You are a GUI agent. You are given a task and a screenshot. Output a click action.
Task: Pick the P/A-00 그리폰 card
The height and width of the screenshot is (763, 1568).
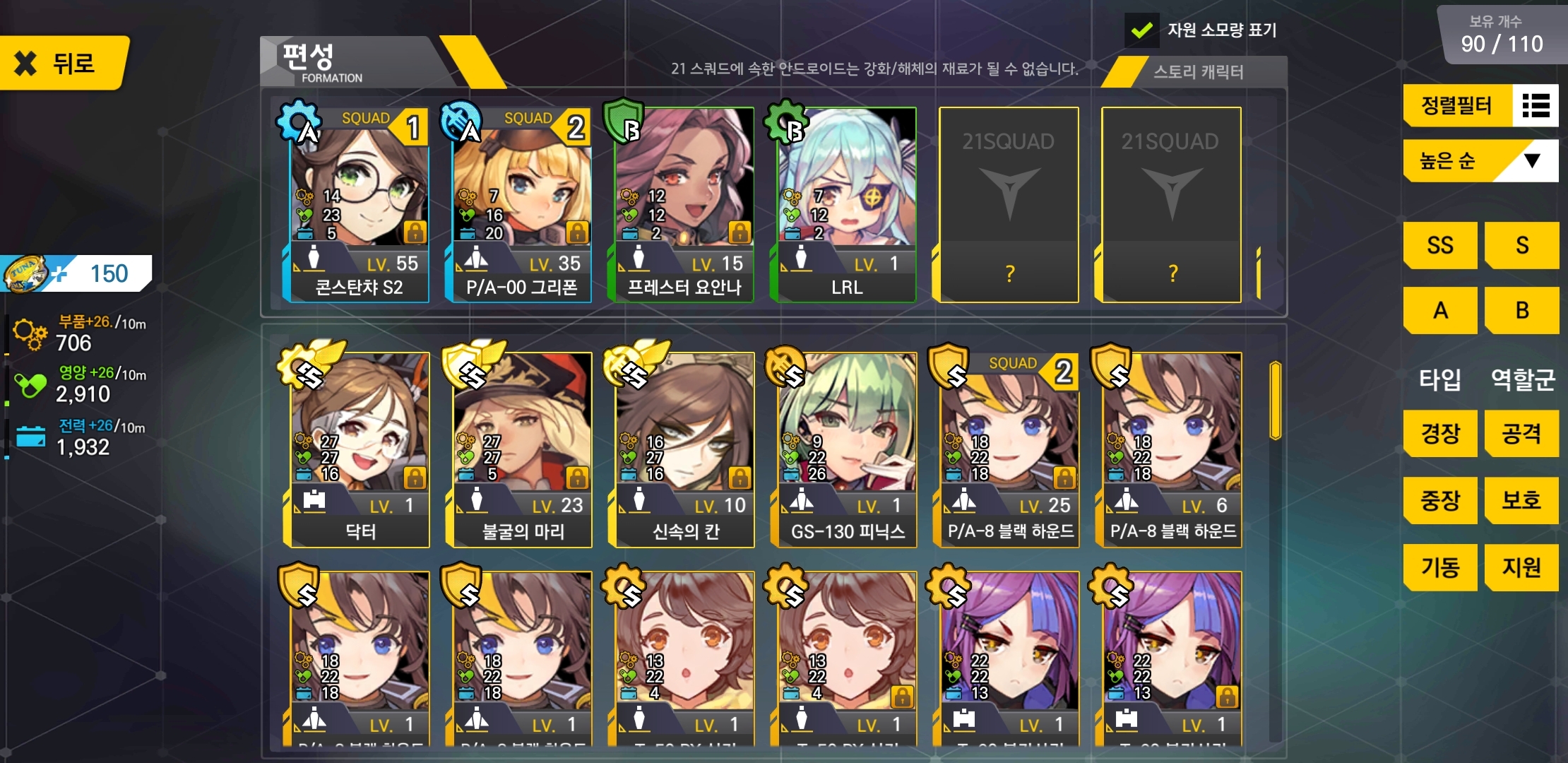tap(521, 205)
